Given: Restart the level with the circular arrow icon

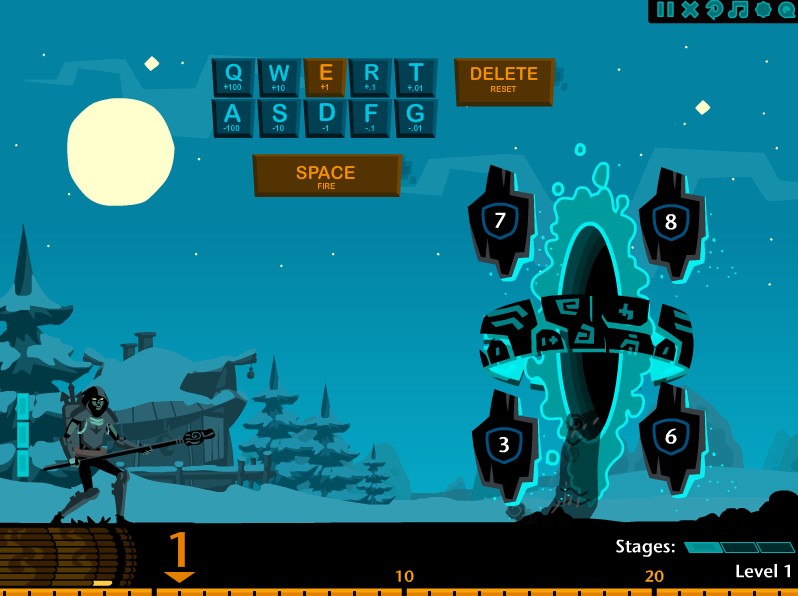Looking at the screenshot, I should coord(714,10).
